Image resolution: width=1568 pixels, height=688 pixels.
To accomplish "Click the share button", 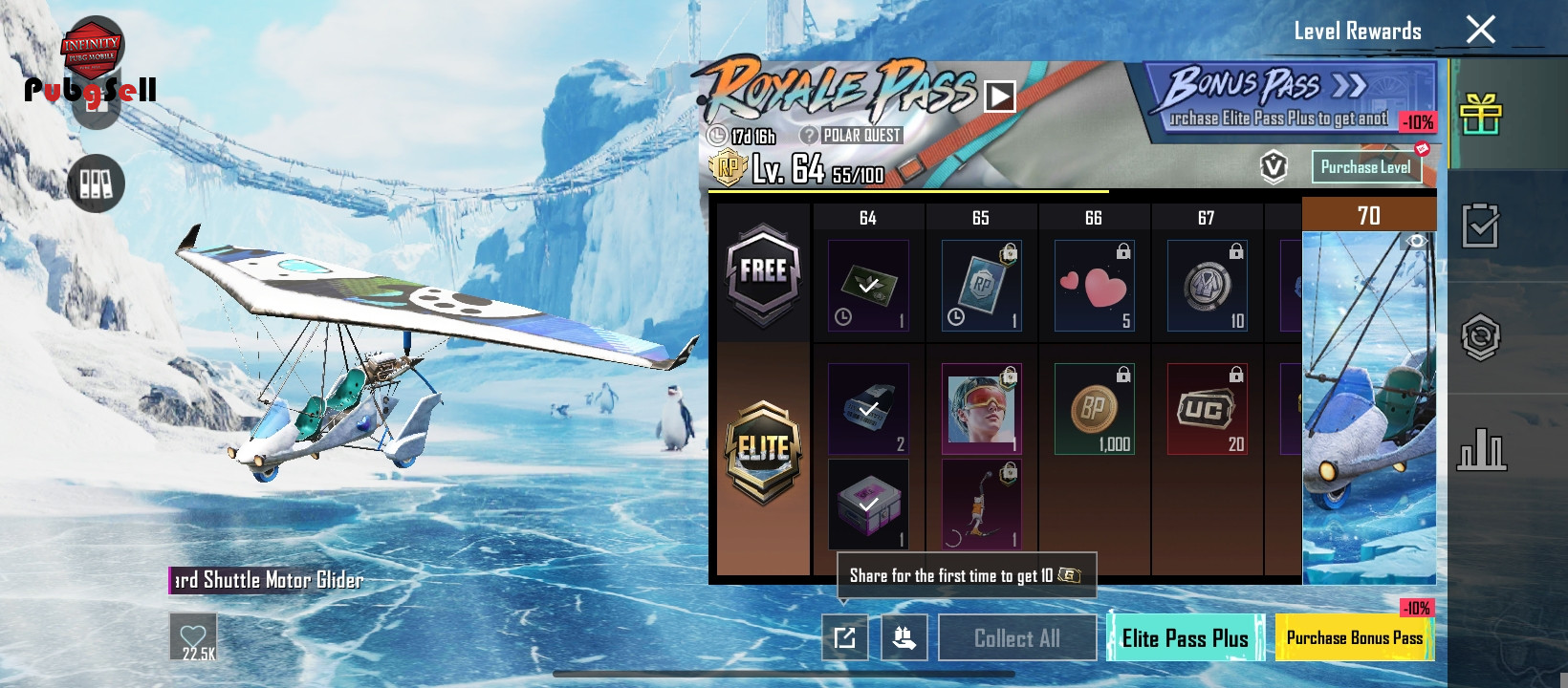I will point(845,637).
